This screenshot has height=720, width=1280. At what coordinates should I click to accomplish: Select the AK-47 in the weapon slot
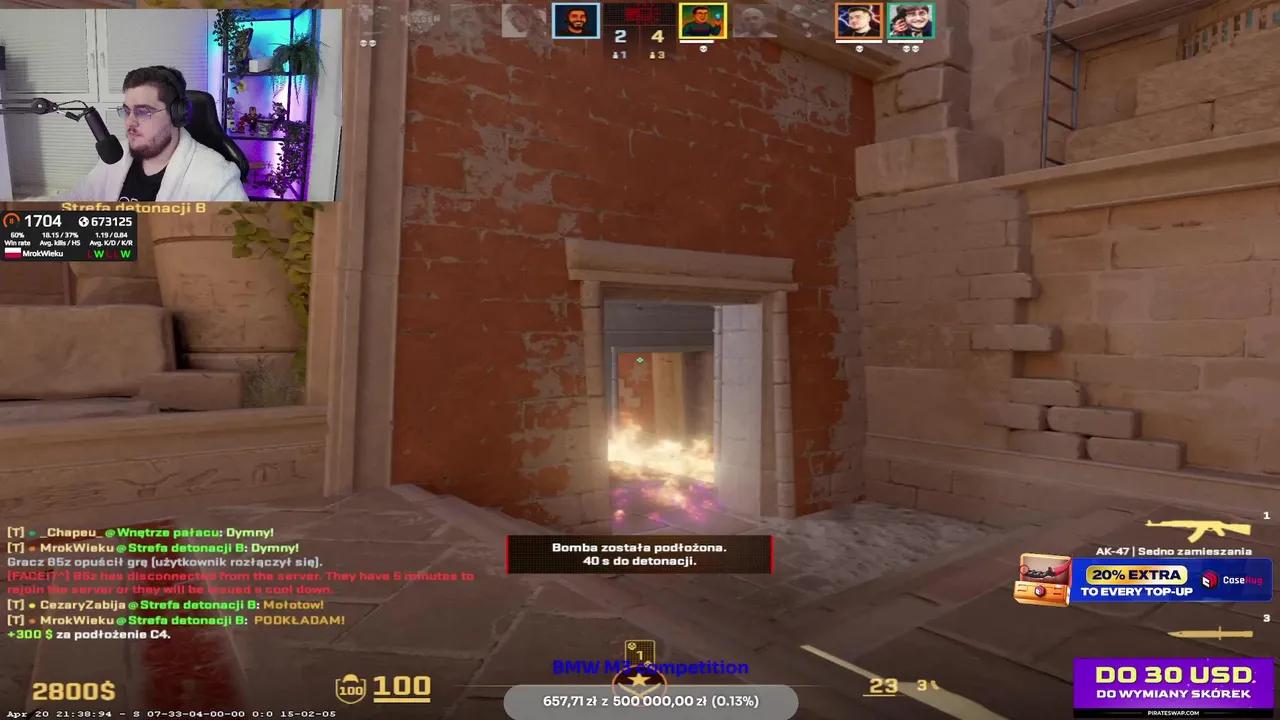pos(1198,529)
